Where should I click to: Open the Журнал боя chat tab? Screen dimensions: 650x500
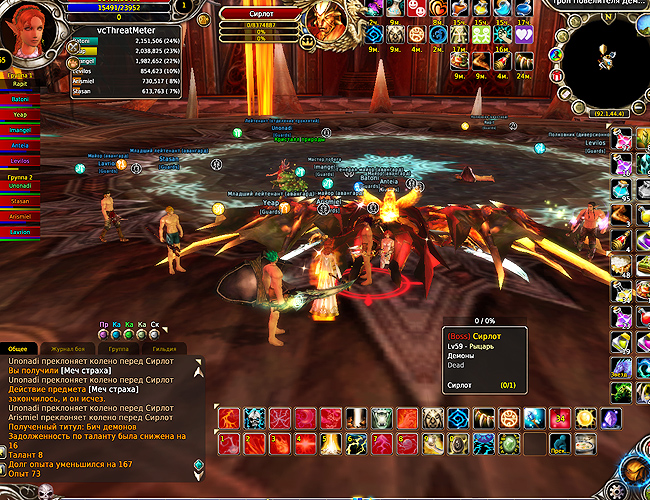pyautogui.click(x=68, y=347)
